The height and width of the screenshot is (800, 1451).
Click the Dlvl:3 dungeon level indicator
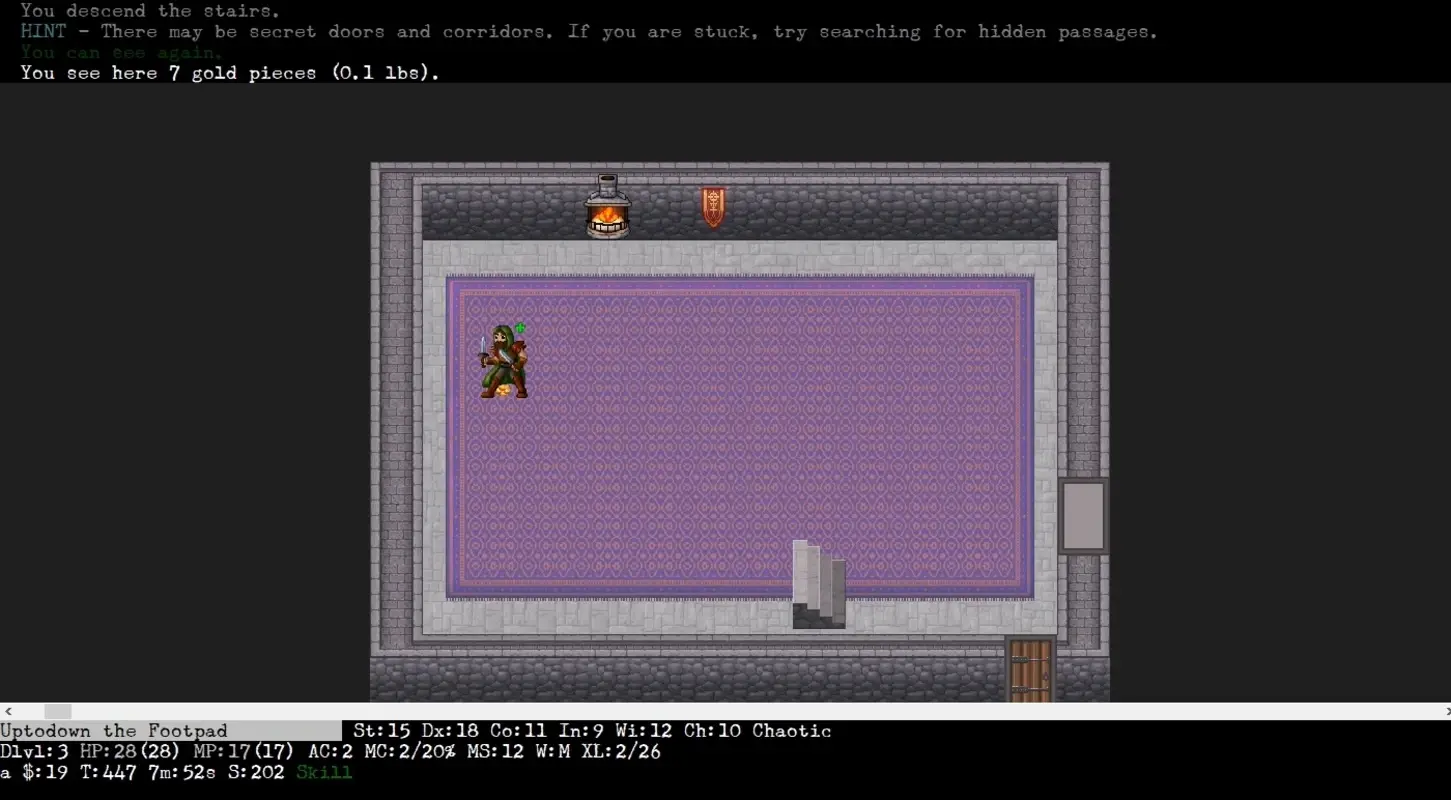click(x=32, y=751)
